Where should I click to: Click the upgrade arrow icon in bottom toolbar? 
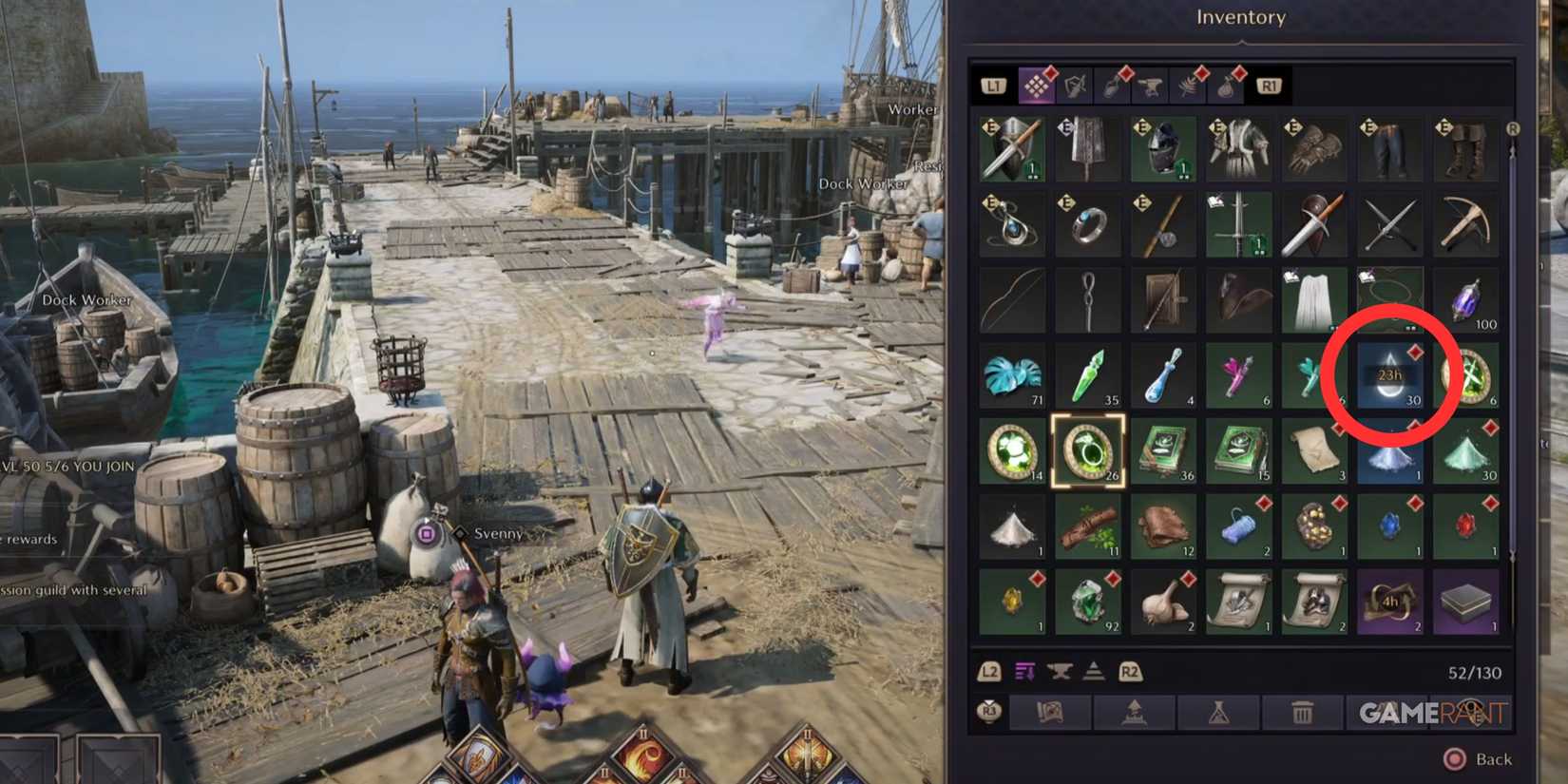tap(1133, 711)
